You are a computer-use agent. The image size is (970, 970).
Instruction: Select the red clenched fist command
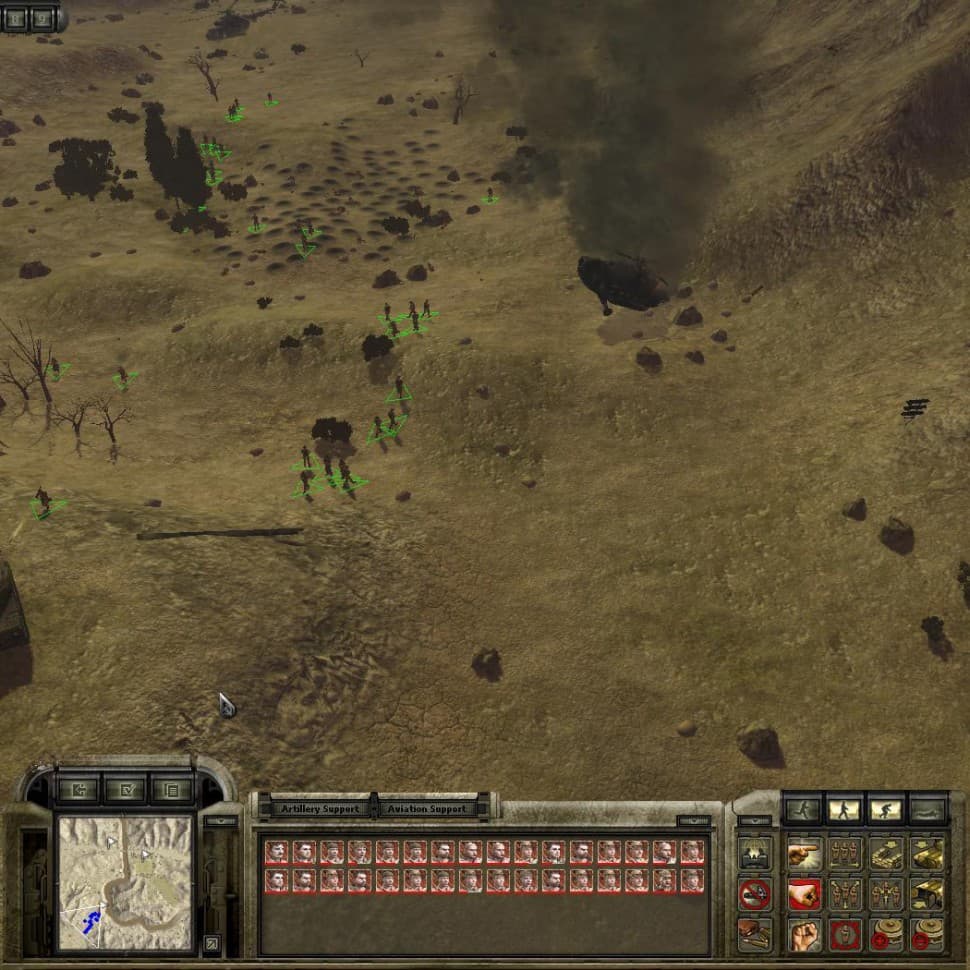803,894
